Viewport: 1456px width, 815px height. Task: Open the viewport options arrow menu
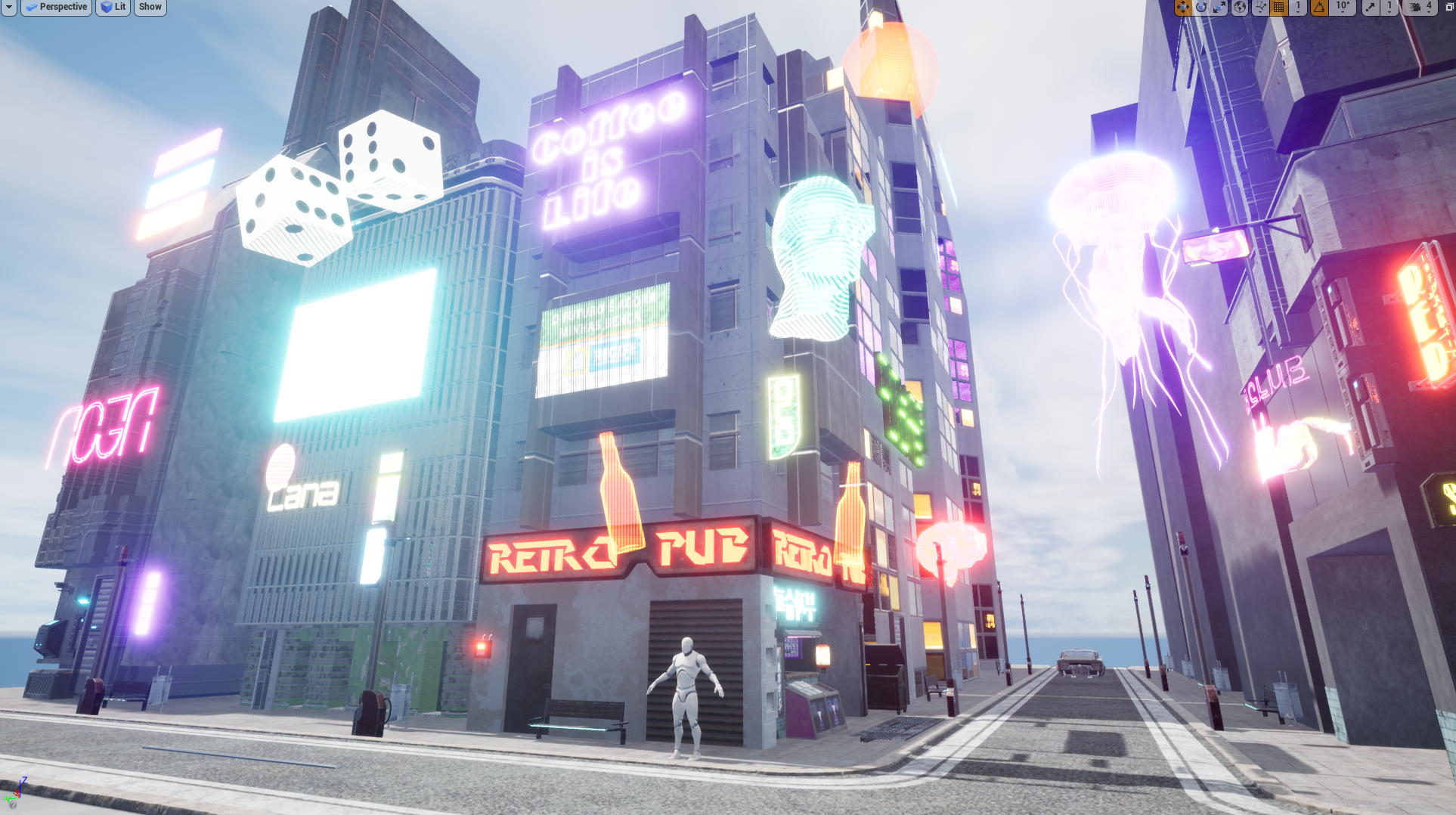click(x=8, y=7)
